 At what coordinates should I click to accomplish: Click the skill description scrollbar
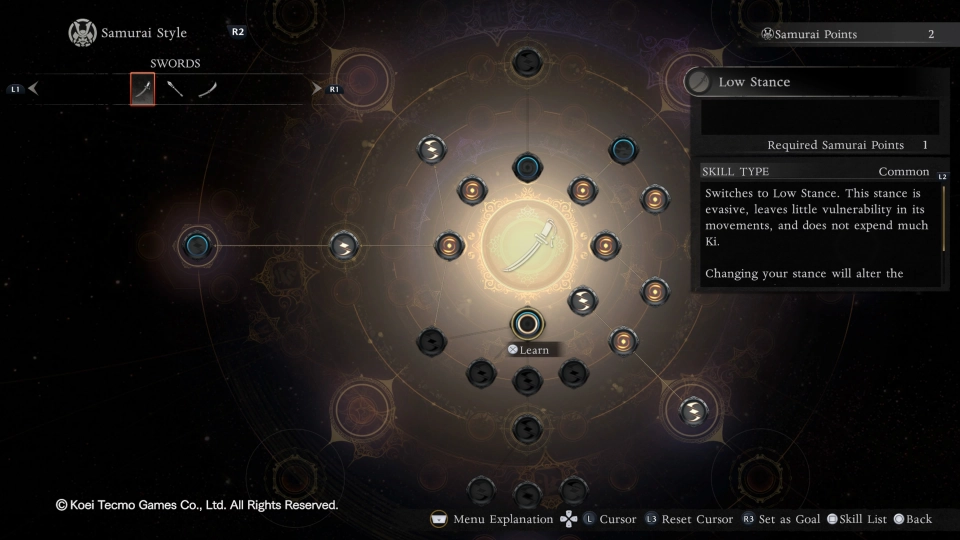[943, 217]
